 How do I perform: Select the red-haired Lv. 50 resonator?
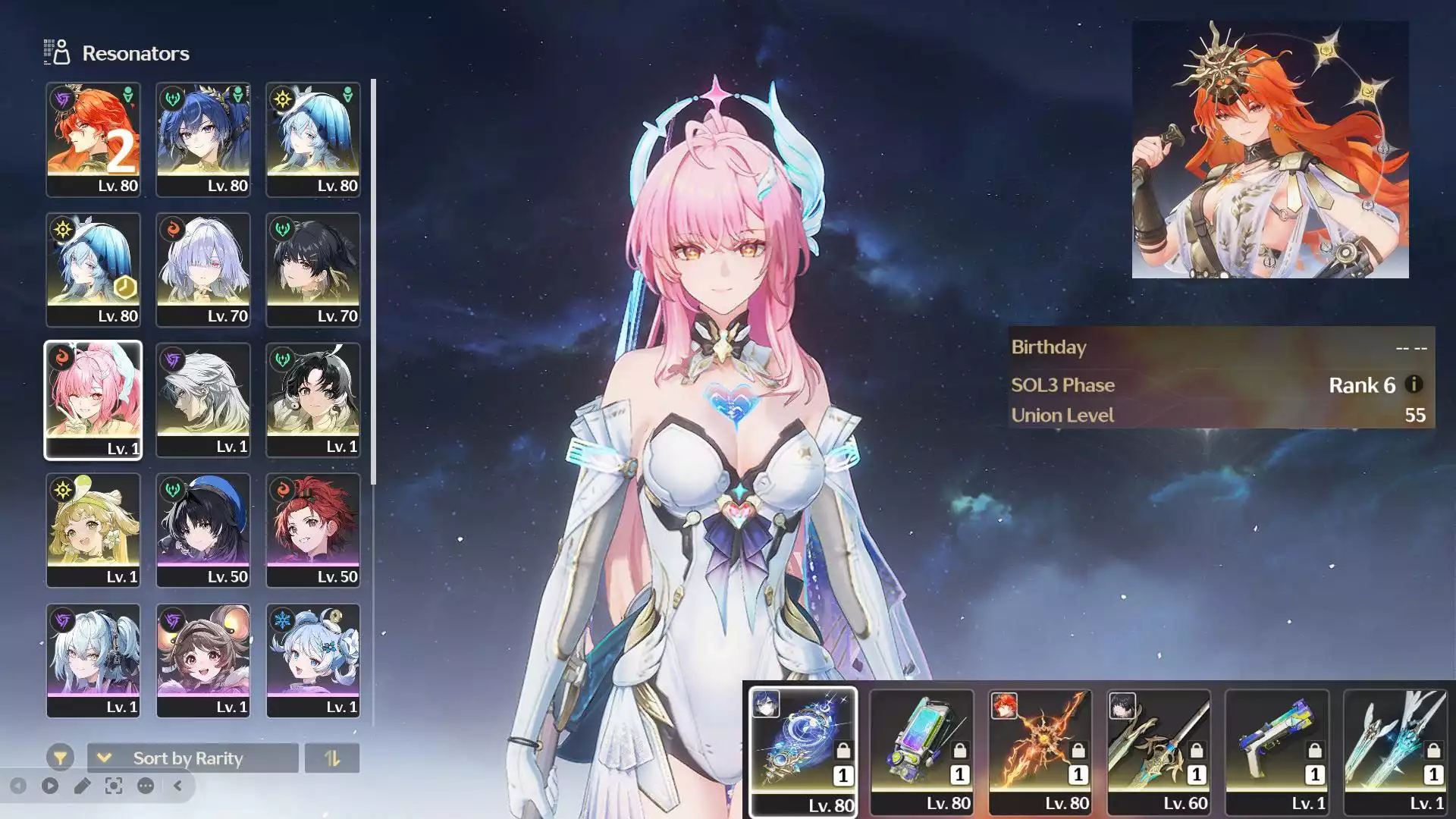[313, 531]
